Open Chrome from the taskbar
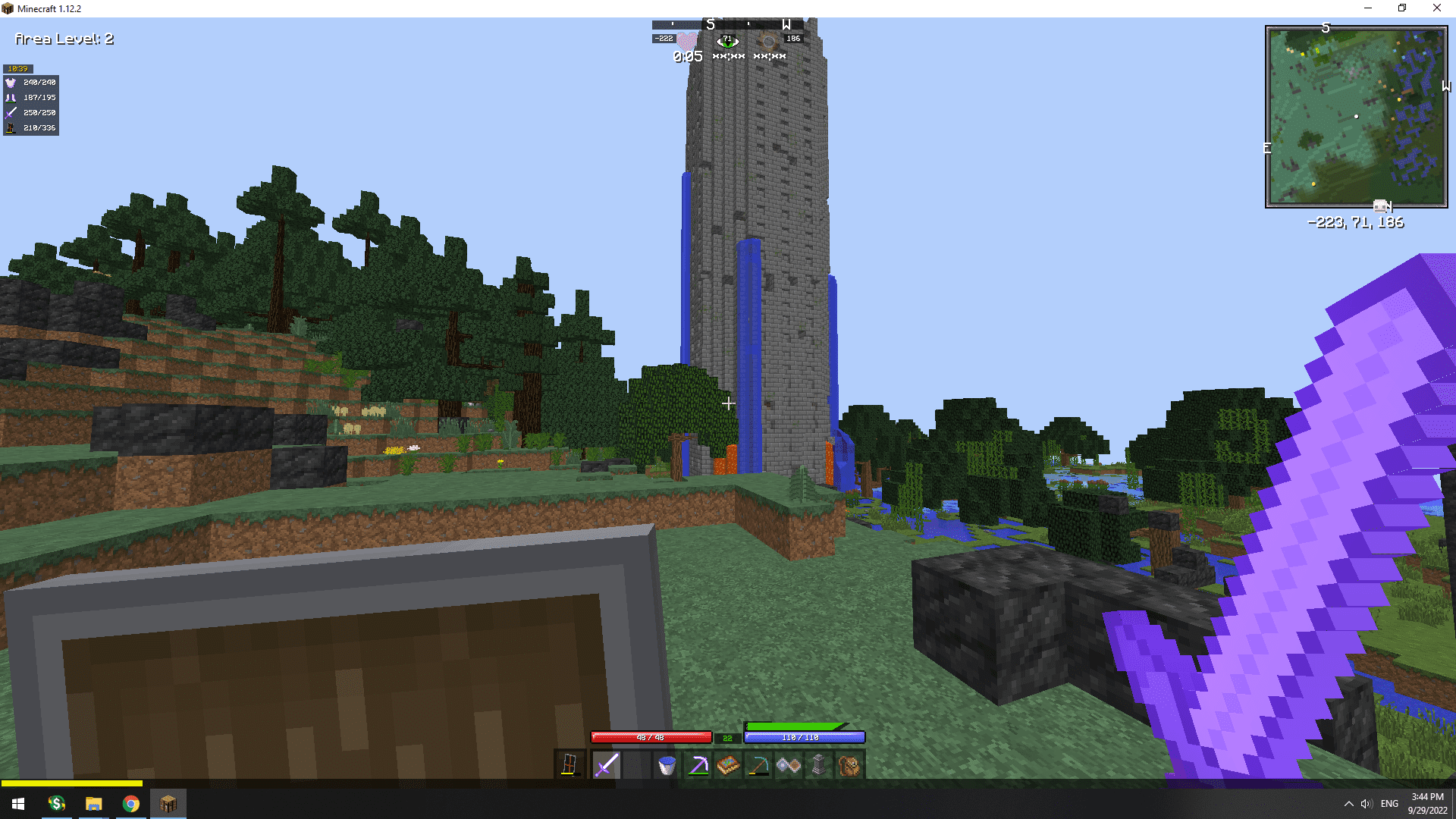 pos(130,803)
